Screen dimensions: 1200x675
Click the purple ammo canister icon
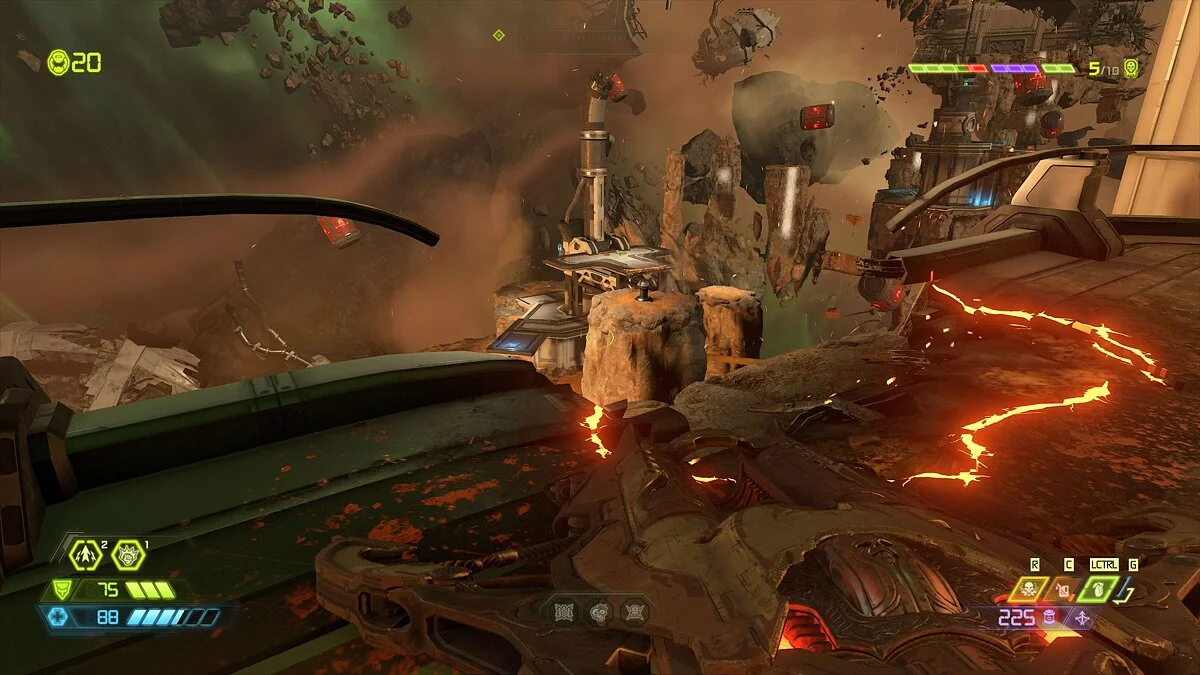[x=1049, y=619]
